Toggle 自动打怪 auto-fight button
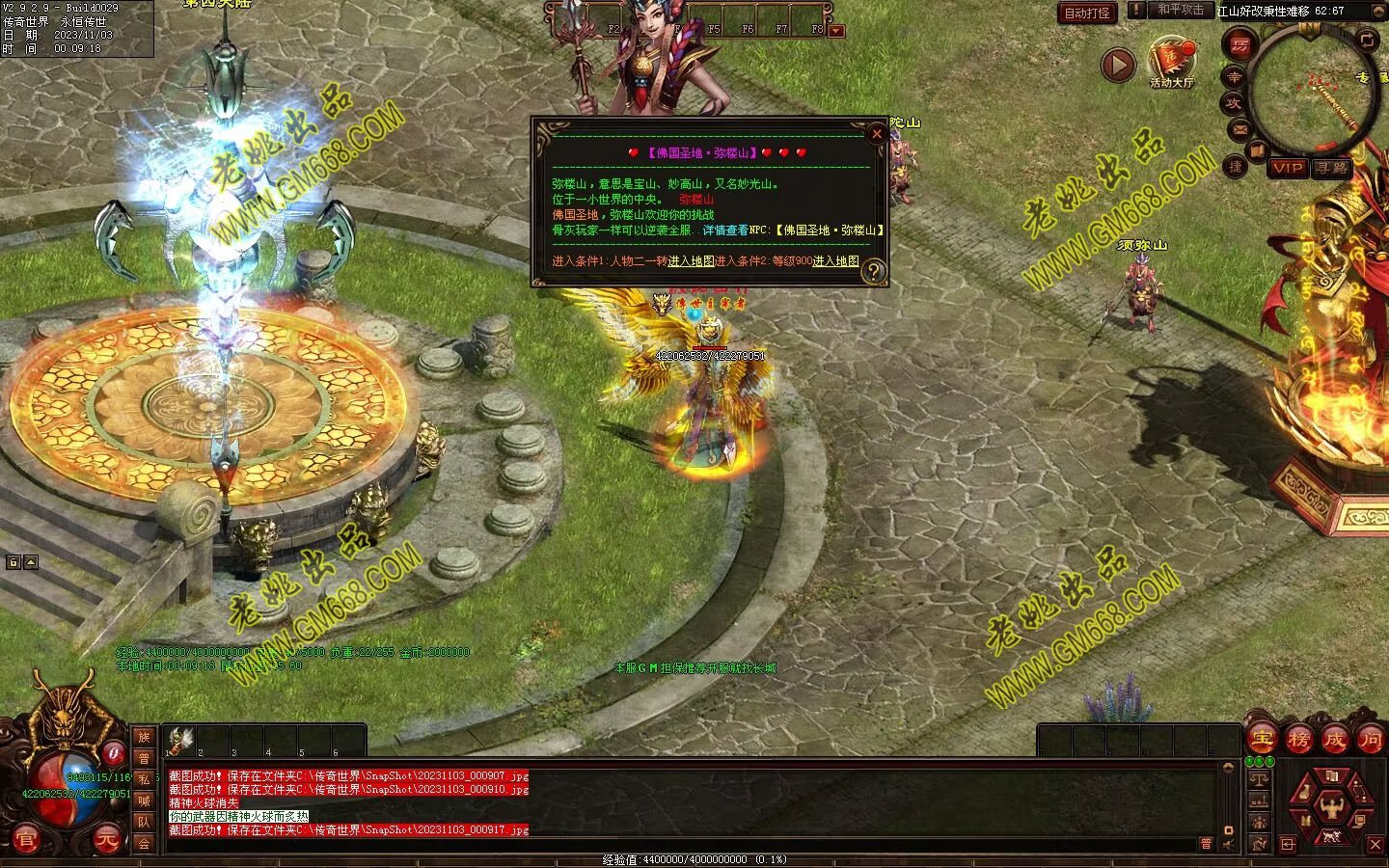1389x868 pixels. pyautogui.click(x=1087, y=13)
